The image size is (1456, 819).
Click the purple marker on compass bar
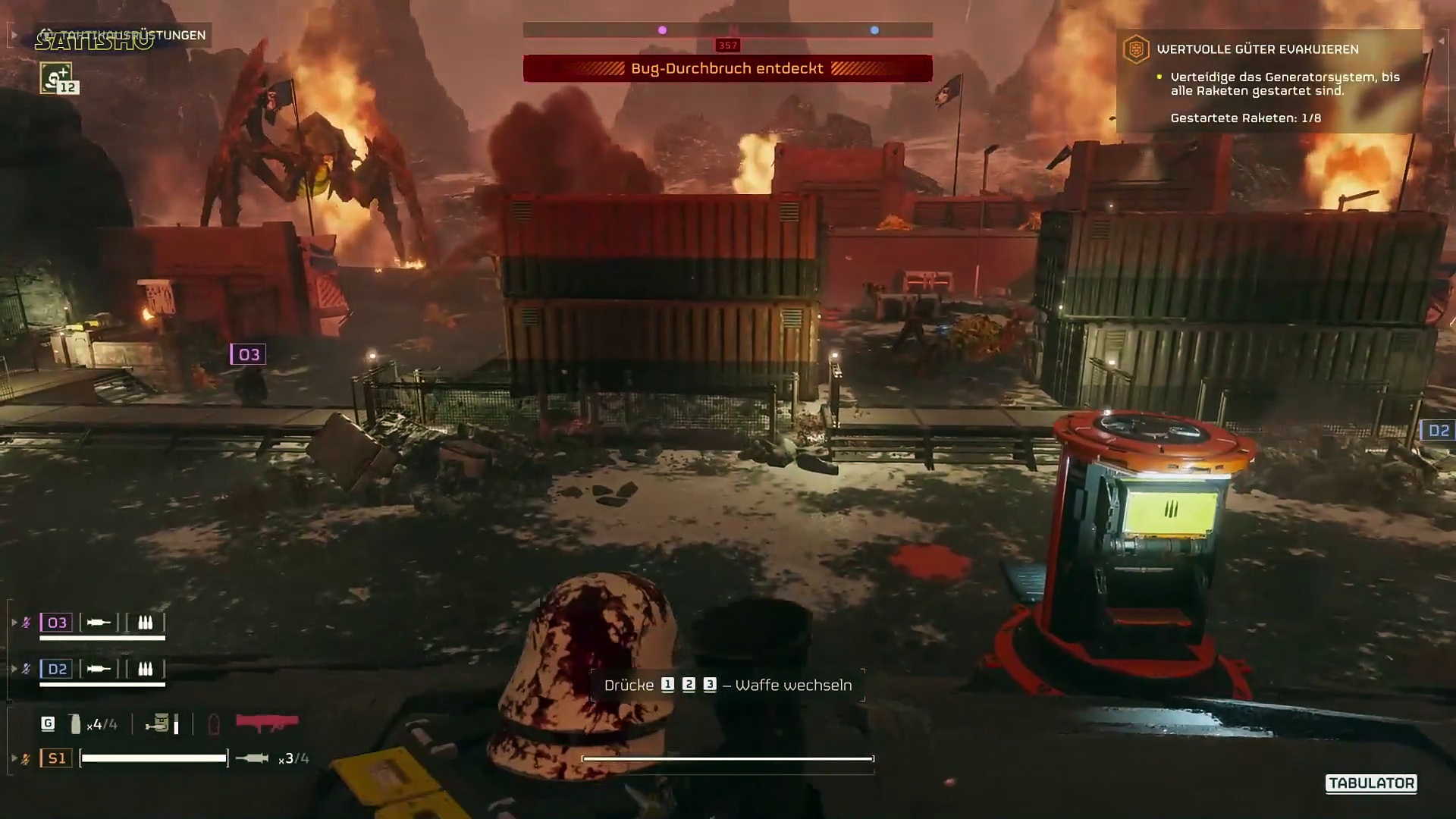[662, 30]
